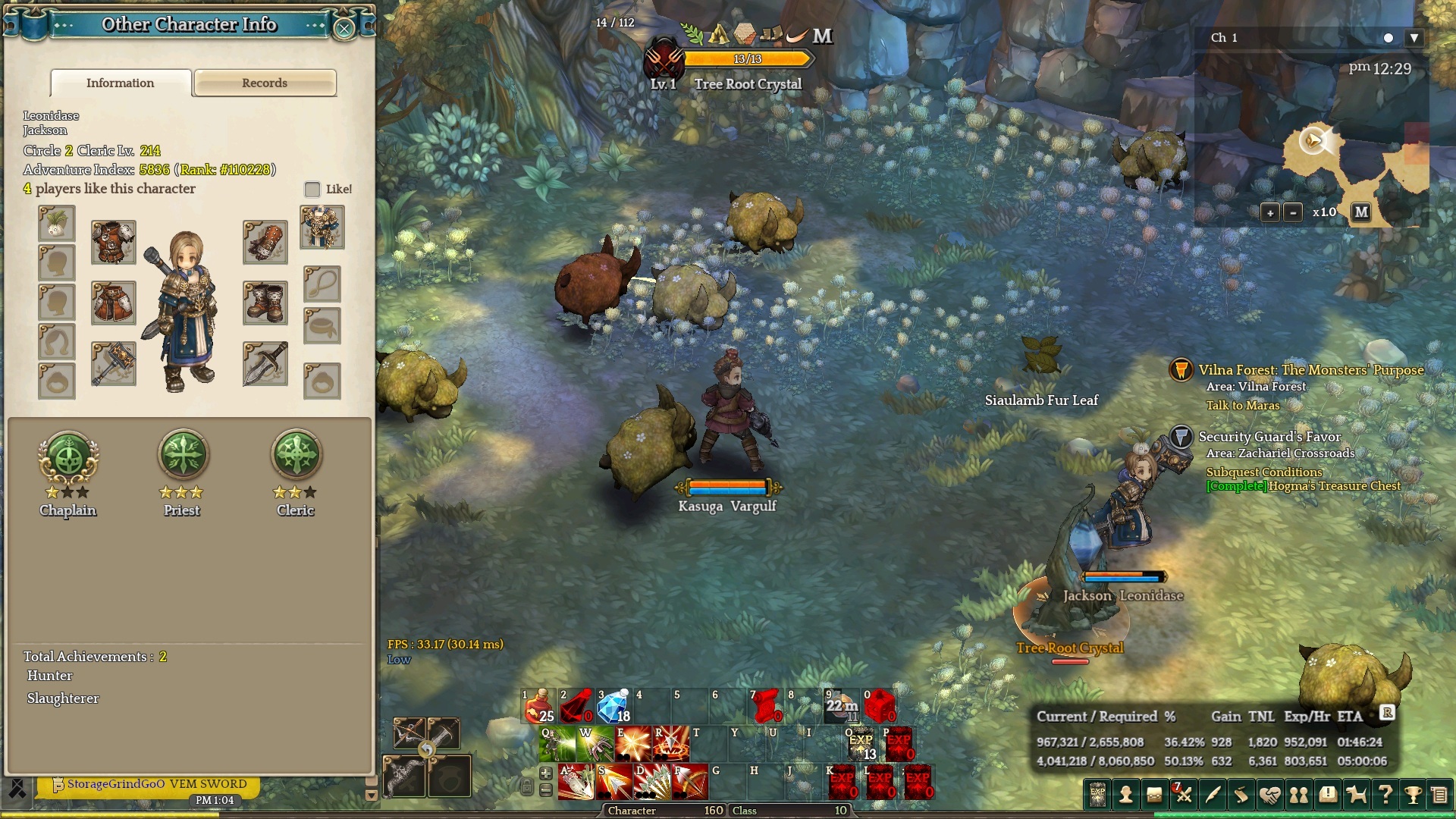Image resolution: width=1456 pixels, height=819 pixels.
Task: Open the trophy achievements menu icon
Action: [x=1413, y=795]
